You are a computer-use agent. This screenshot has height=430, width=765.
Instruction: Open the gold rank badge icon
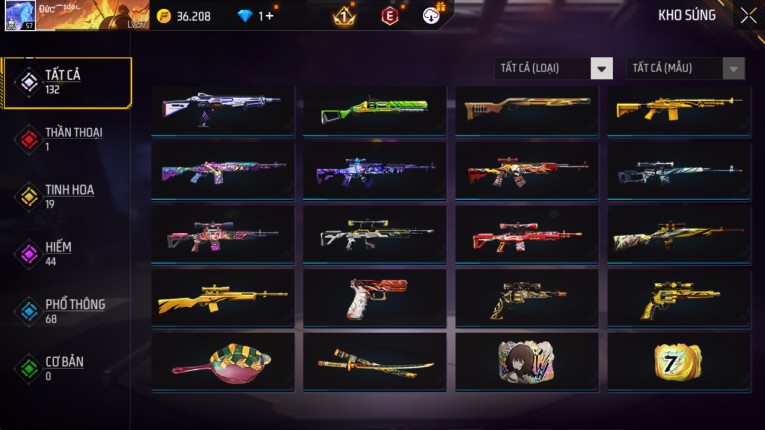343,16
